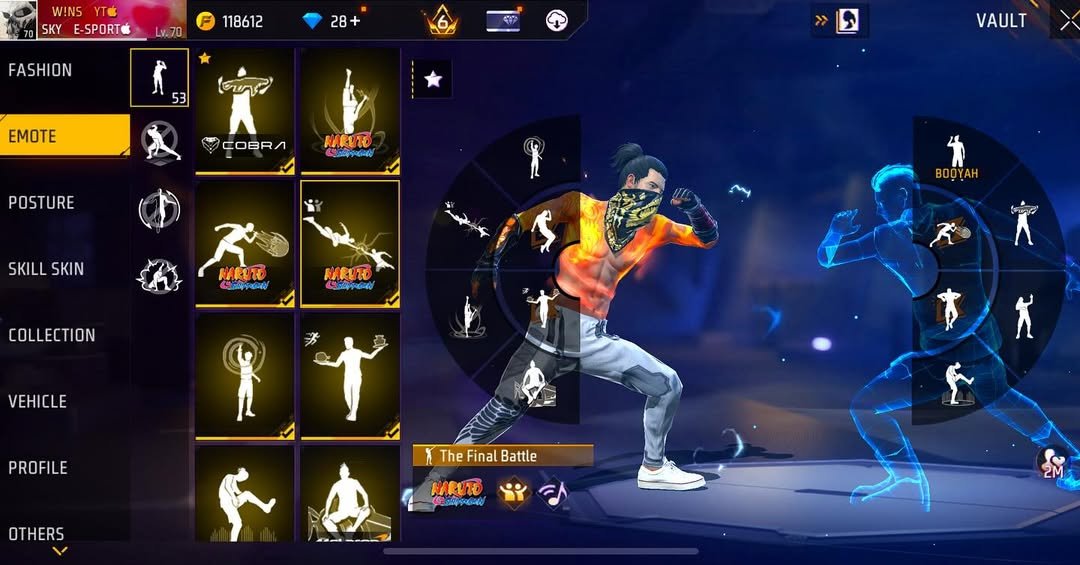Switch to the Others tab
Image resolution: width=1080 pixels, height=565 pixels.
(37, 533)
